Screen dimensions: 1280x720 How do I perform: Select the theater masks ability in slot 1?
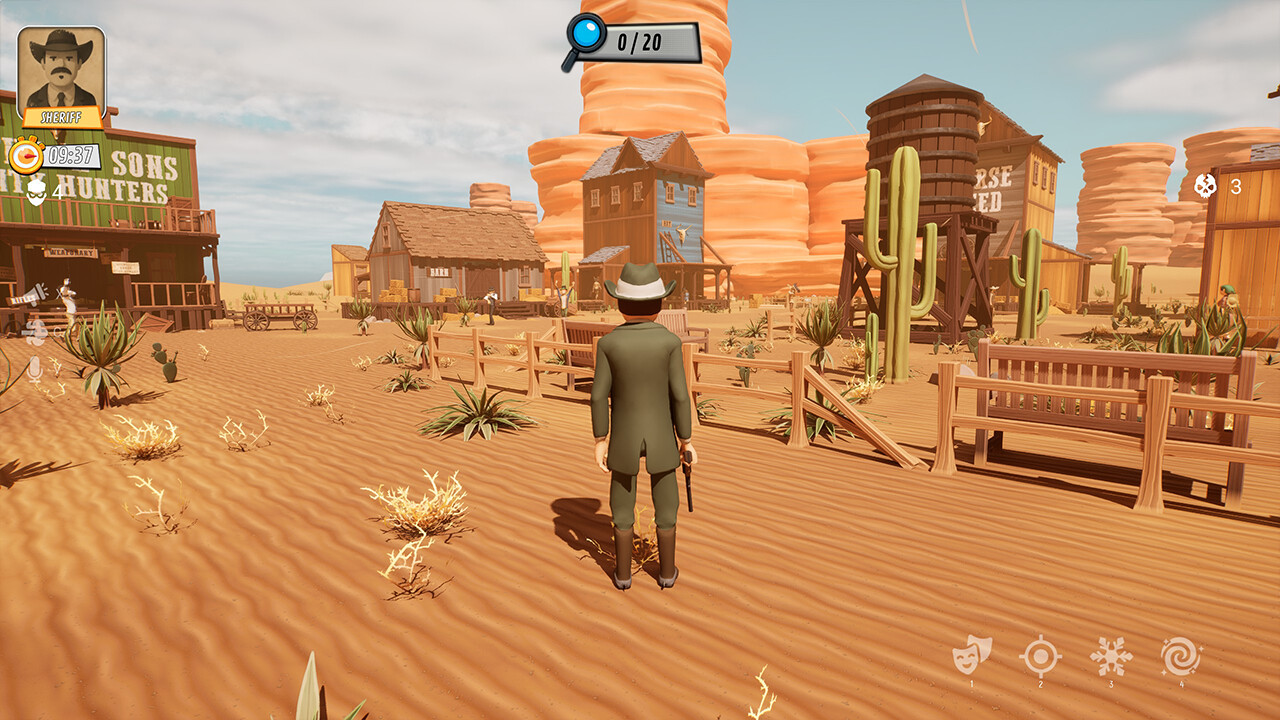[x=973, y=655]
